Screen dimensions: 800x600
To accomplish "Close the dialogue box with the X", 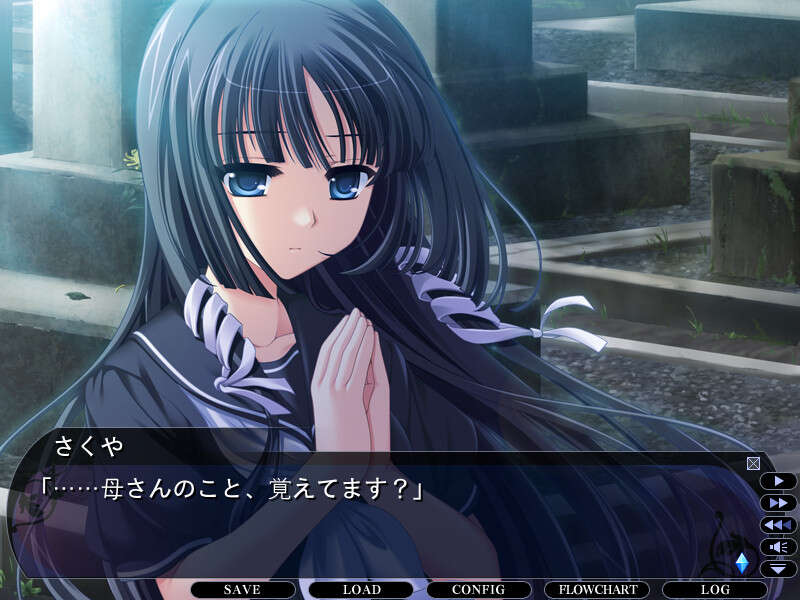I will (753, 463).
